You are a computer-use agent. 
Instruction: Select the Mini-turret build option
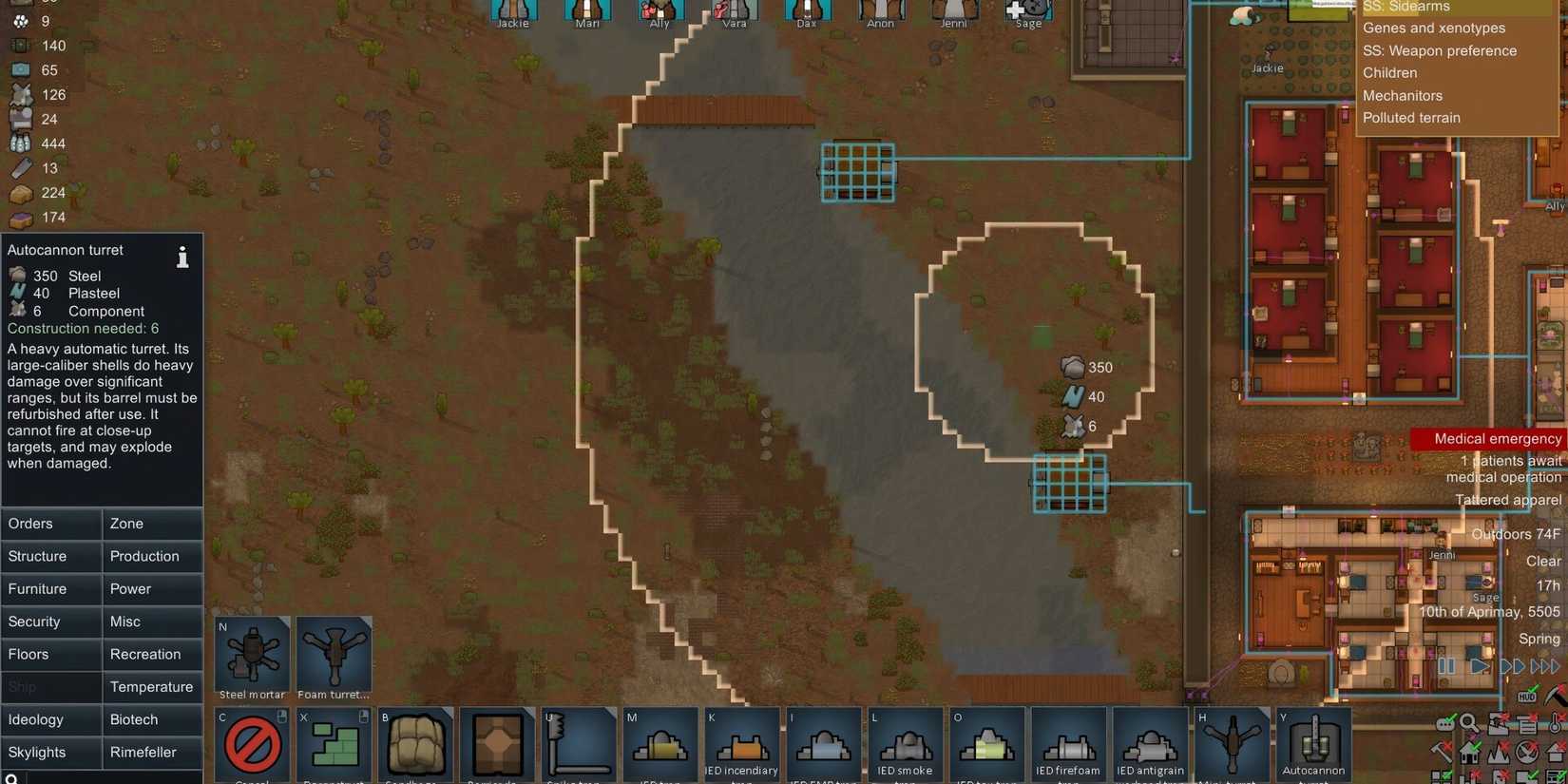1232,746
